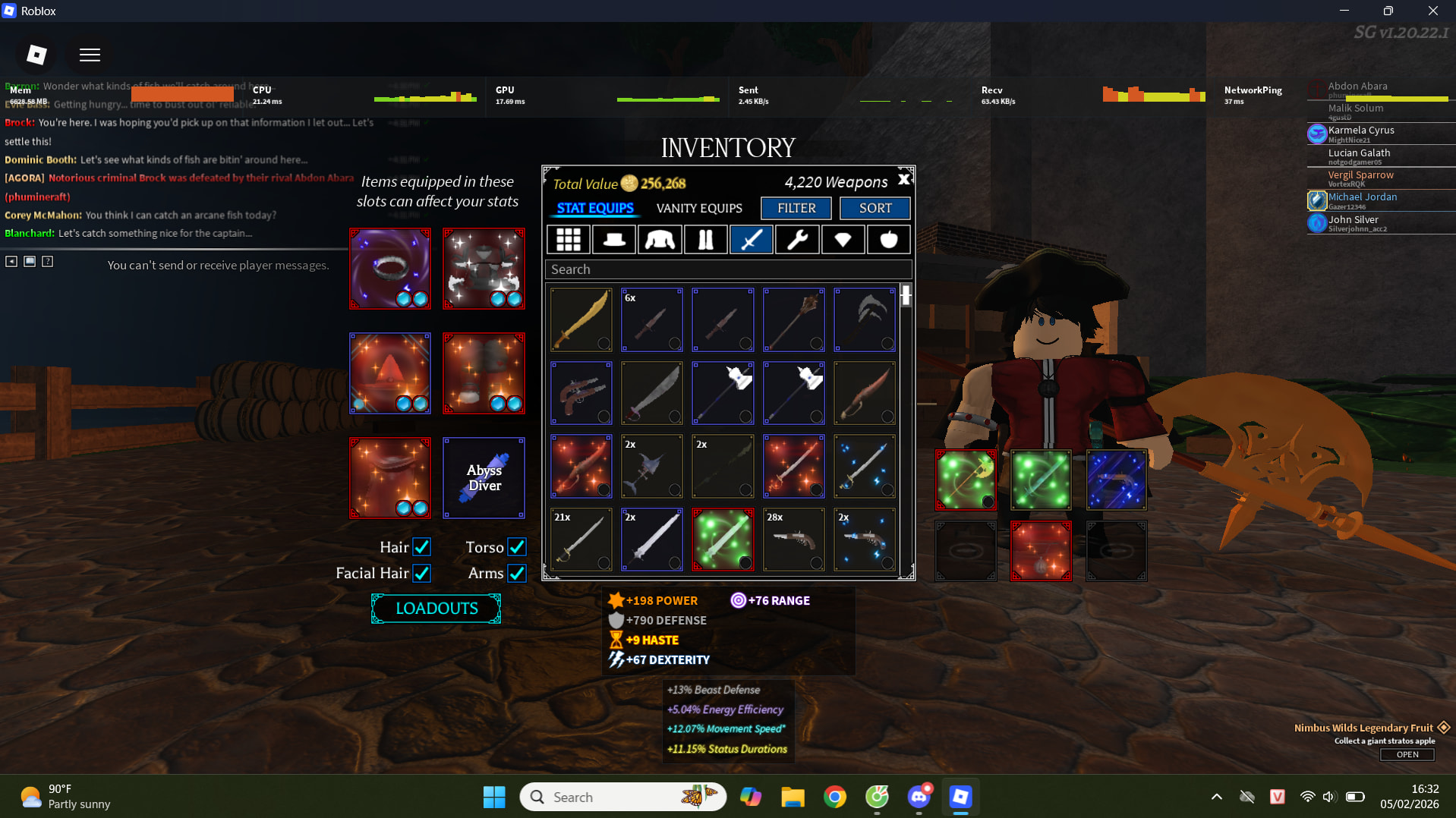Pick the 28x flintlock pistol stack
This screenshot has width=1456, height=818.
(x=793, y=540)
